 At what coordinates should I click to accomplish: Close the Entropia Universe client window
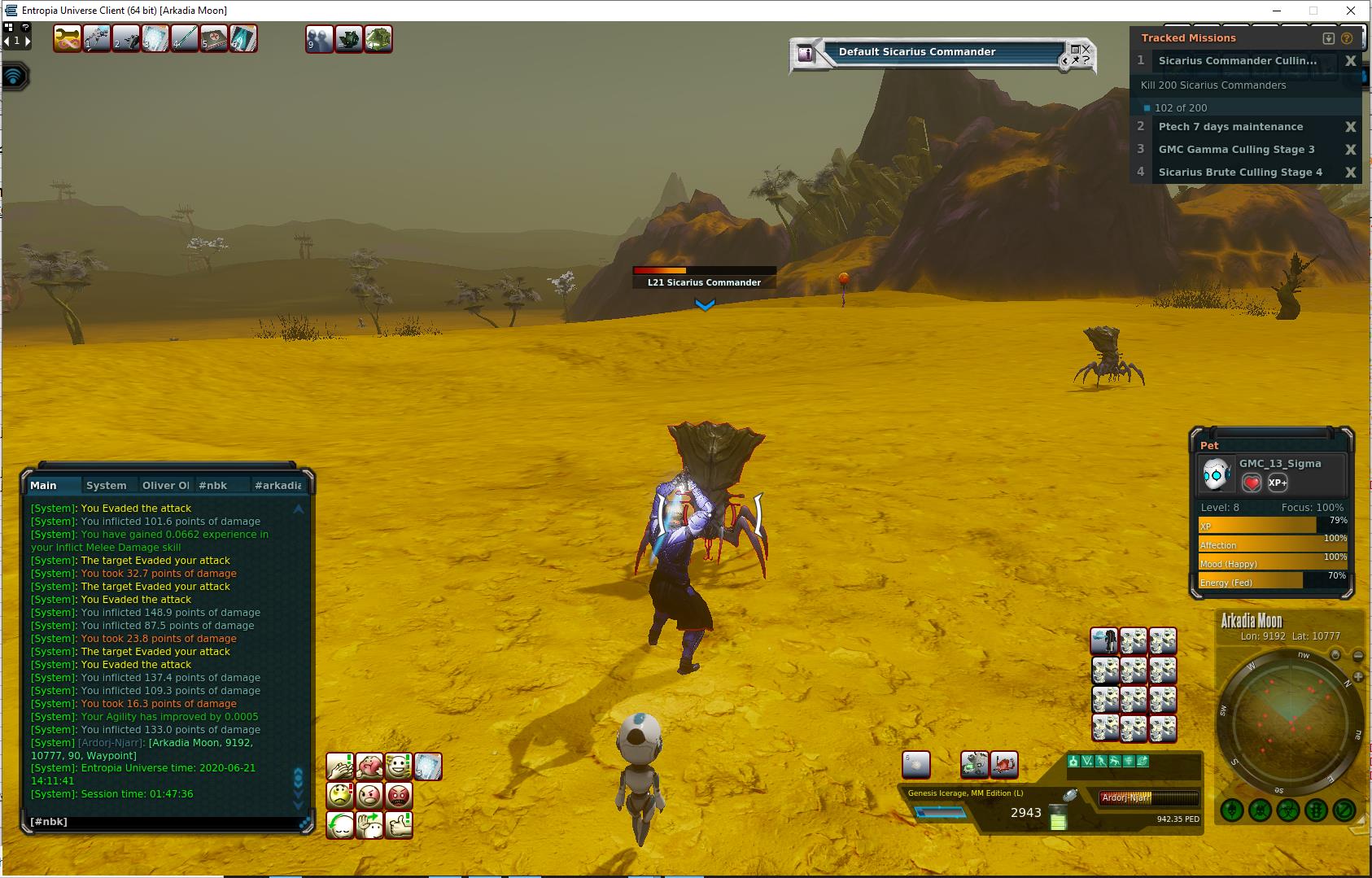1351,11
